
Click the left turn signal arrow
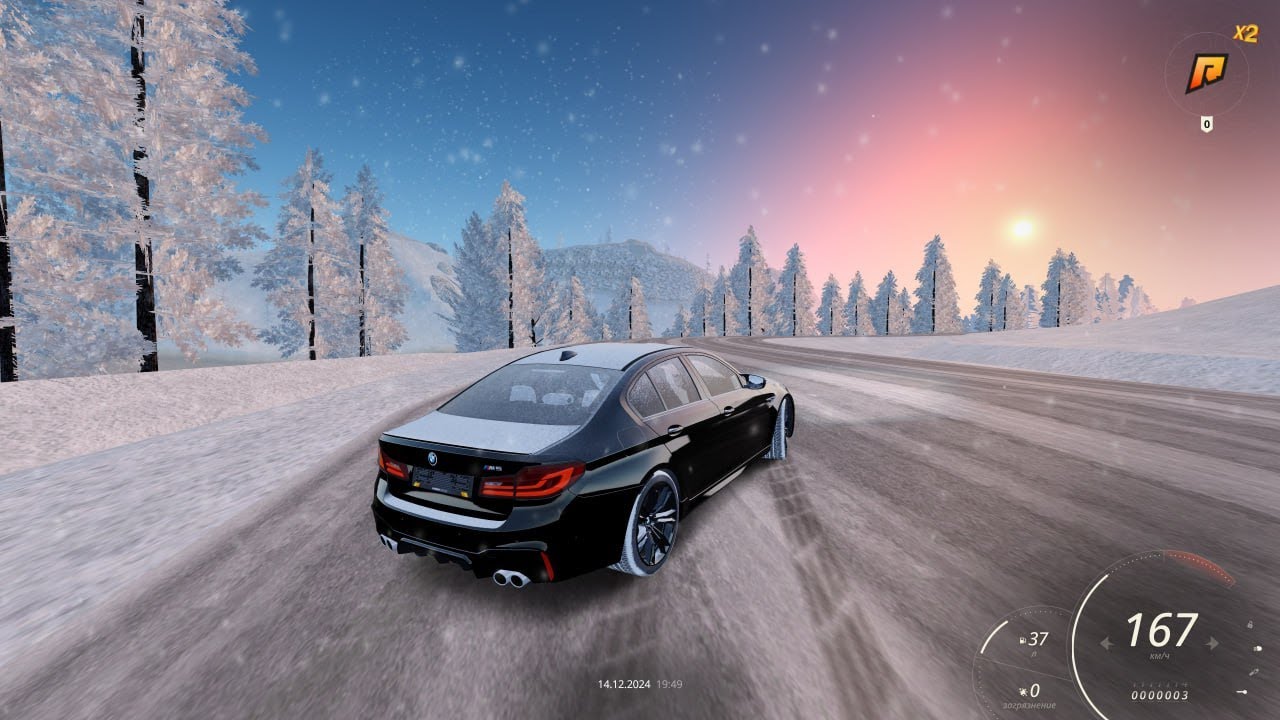[x=1107, y=643]
